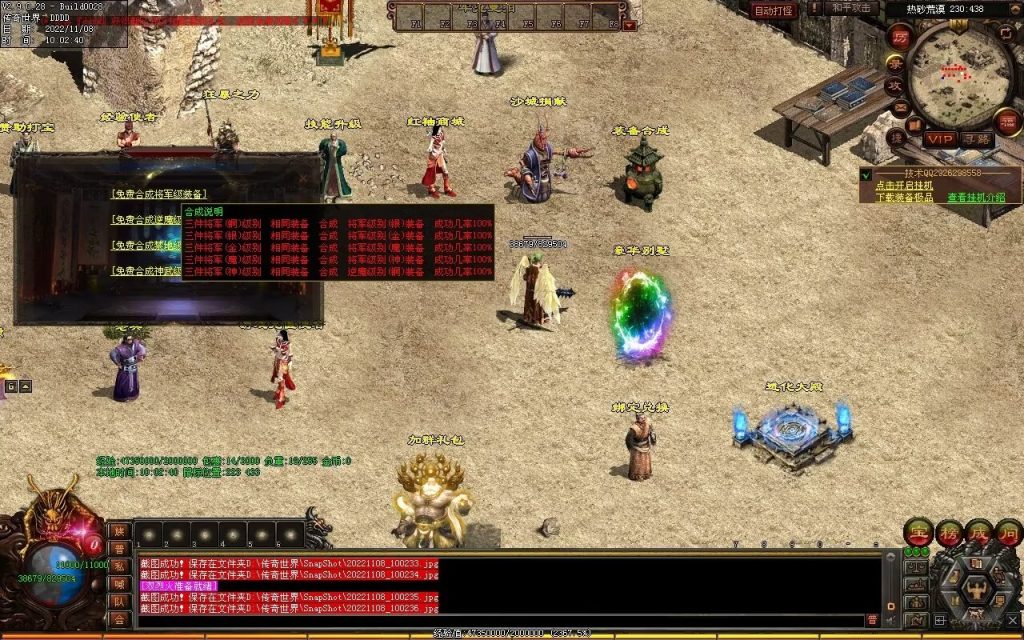Click the 点击开启挂机 link

(x=904, y=185)
